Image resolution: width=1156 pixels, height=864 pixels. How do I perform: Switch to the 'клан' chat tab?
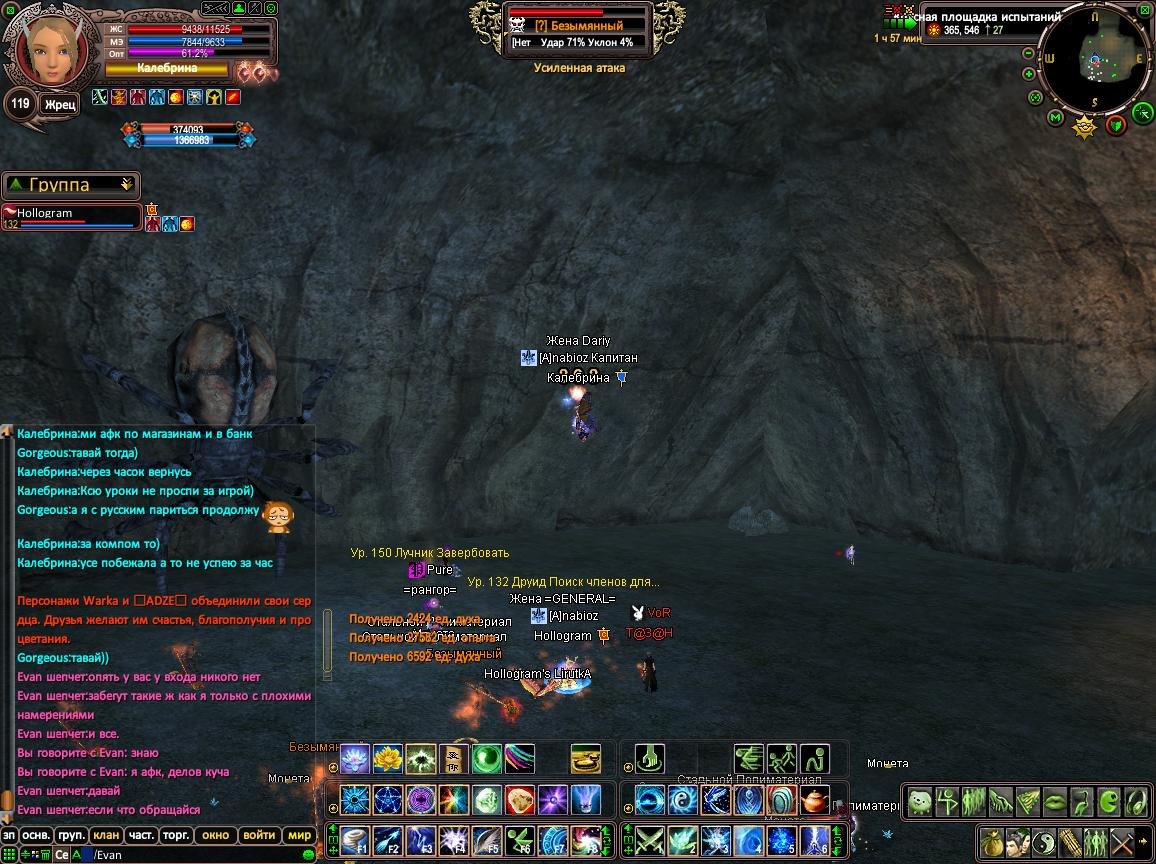(x=105, y=835)
